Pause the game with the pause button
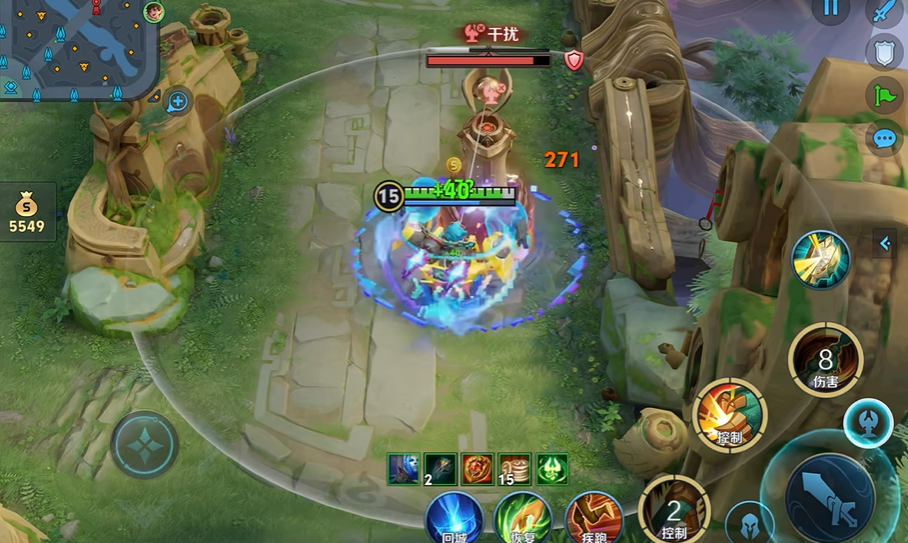This screenshot has height=543, width=908. (830, 9)
